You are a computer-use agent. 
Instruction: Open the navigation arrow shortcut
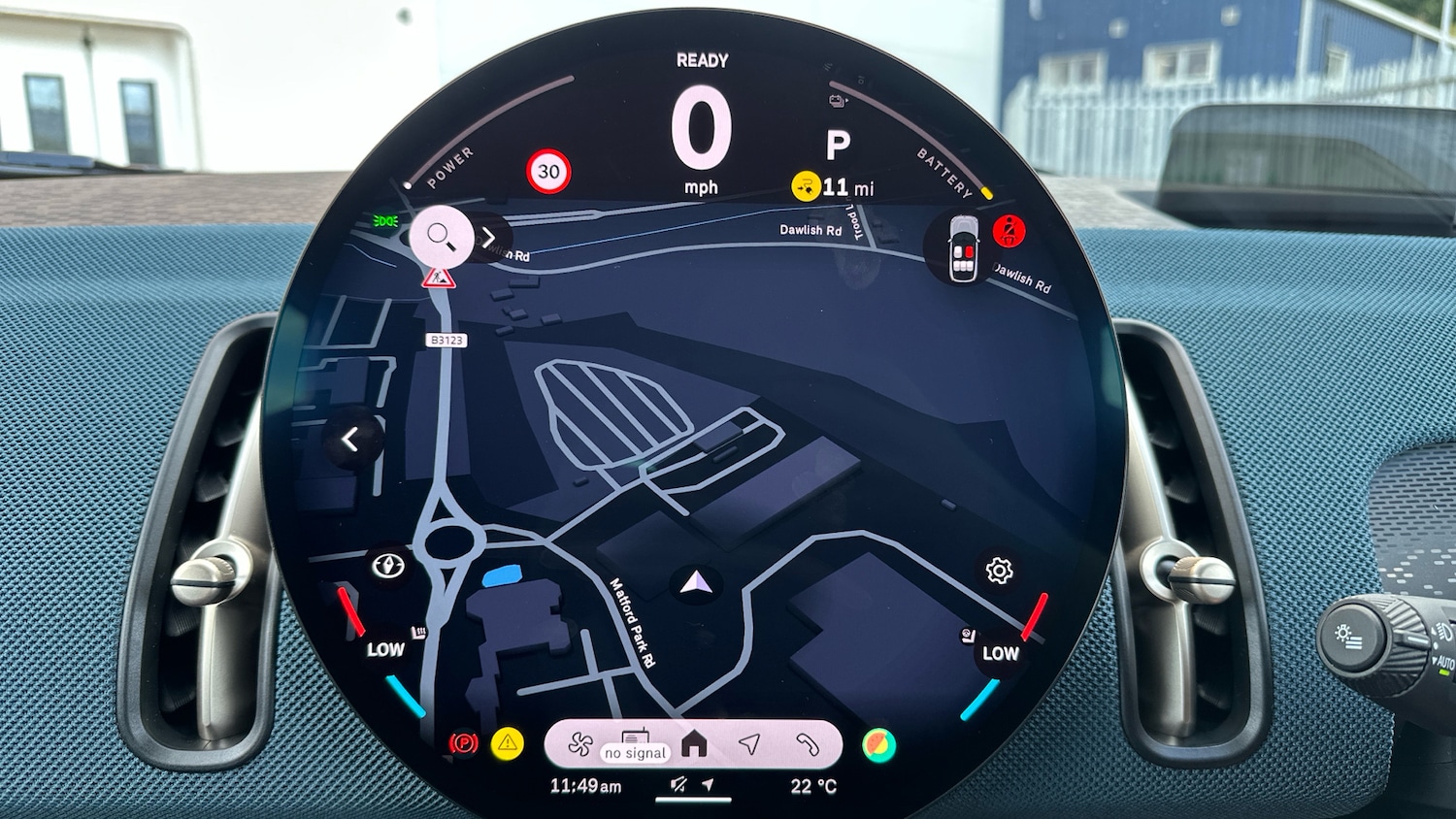pyautogui.click(x=748, y=744)
